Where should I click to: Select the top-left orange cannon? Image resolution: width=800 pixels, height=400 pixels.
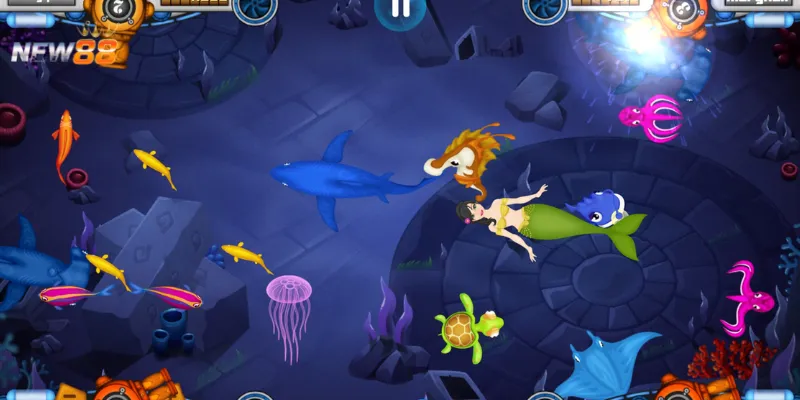click(119, 12)
